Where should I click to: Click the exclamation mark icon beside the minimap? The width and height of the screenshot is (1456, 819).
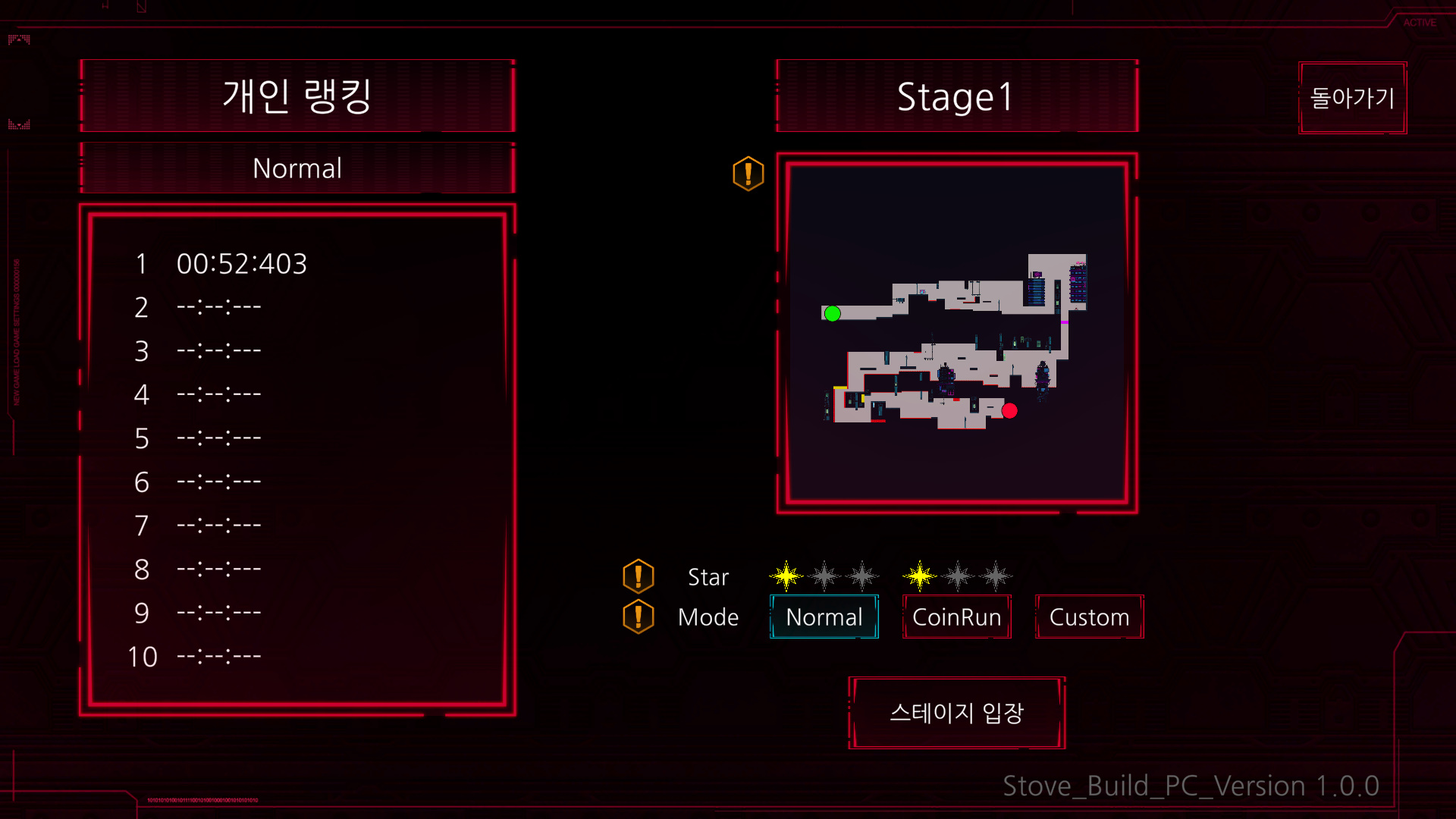[747, 174]
